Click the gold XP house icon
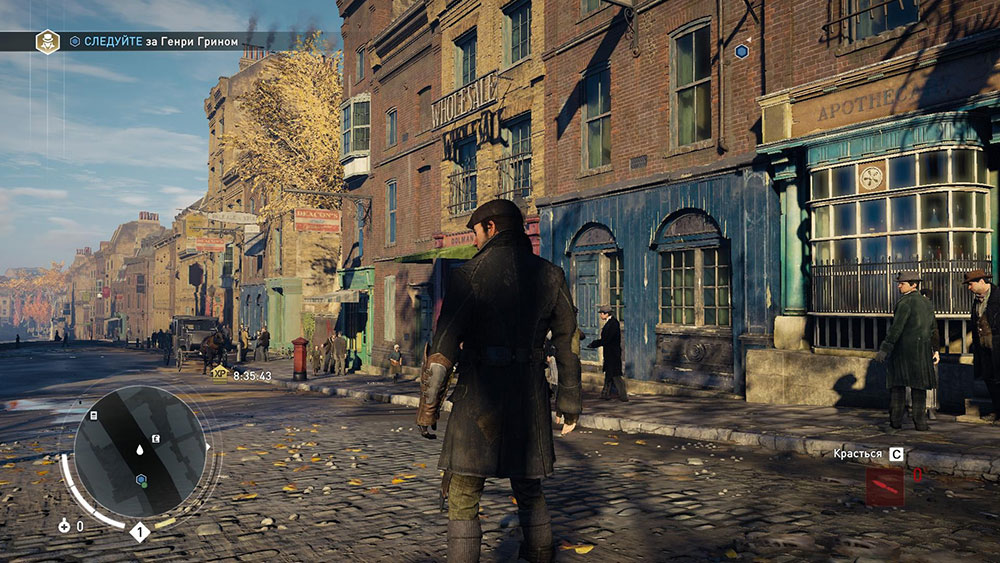The height and width of the screenshot is (563, 1000). (220, 373)
